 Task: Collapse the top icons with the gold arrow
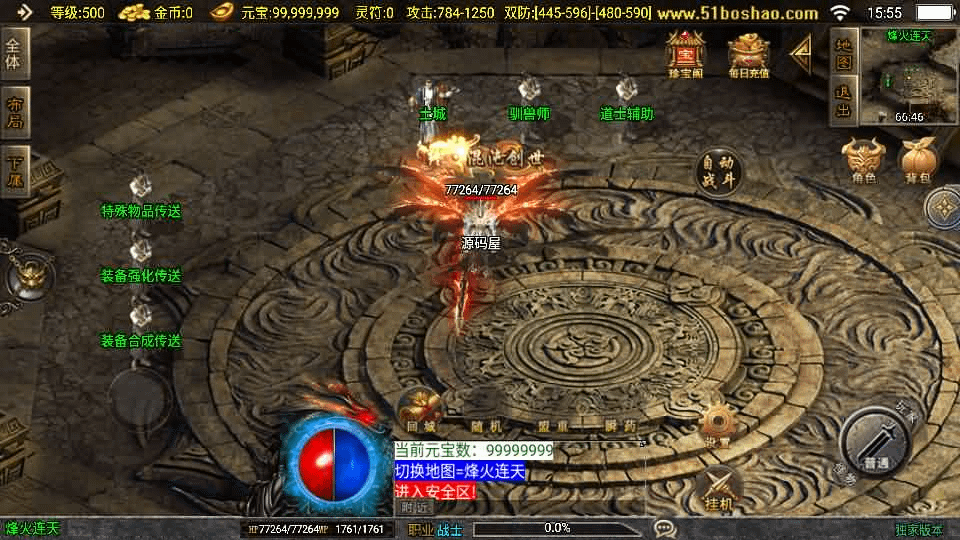(x=801, y=52)
